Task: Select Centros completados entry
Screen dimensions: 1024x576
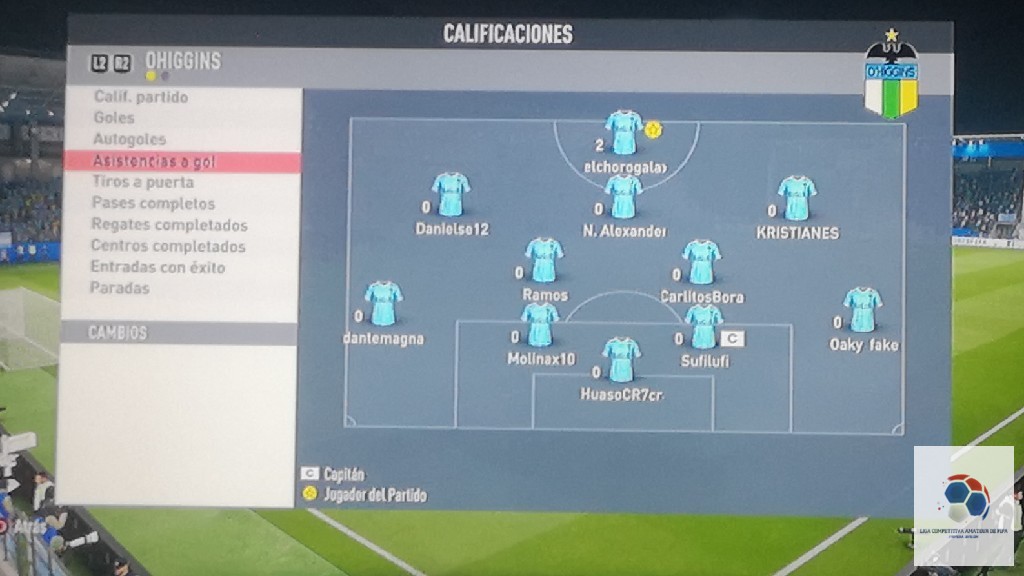Action: pyautogui.click(x=168, y=246)
